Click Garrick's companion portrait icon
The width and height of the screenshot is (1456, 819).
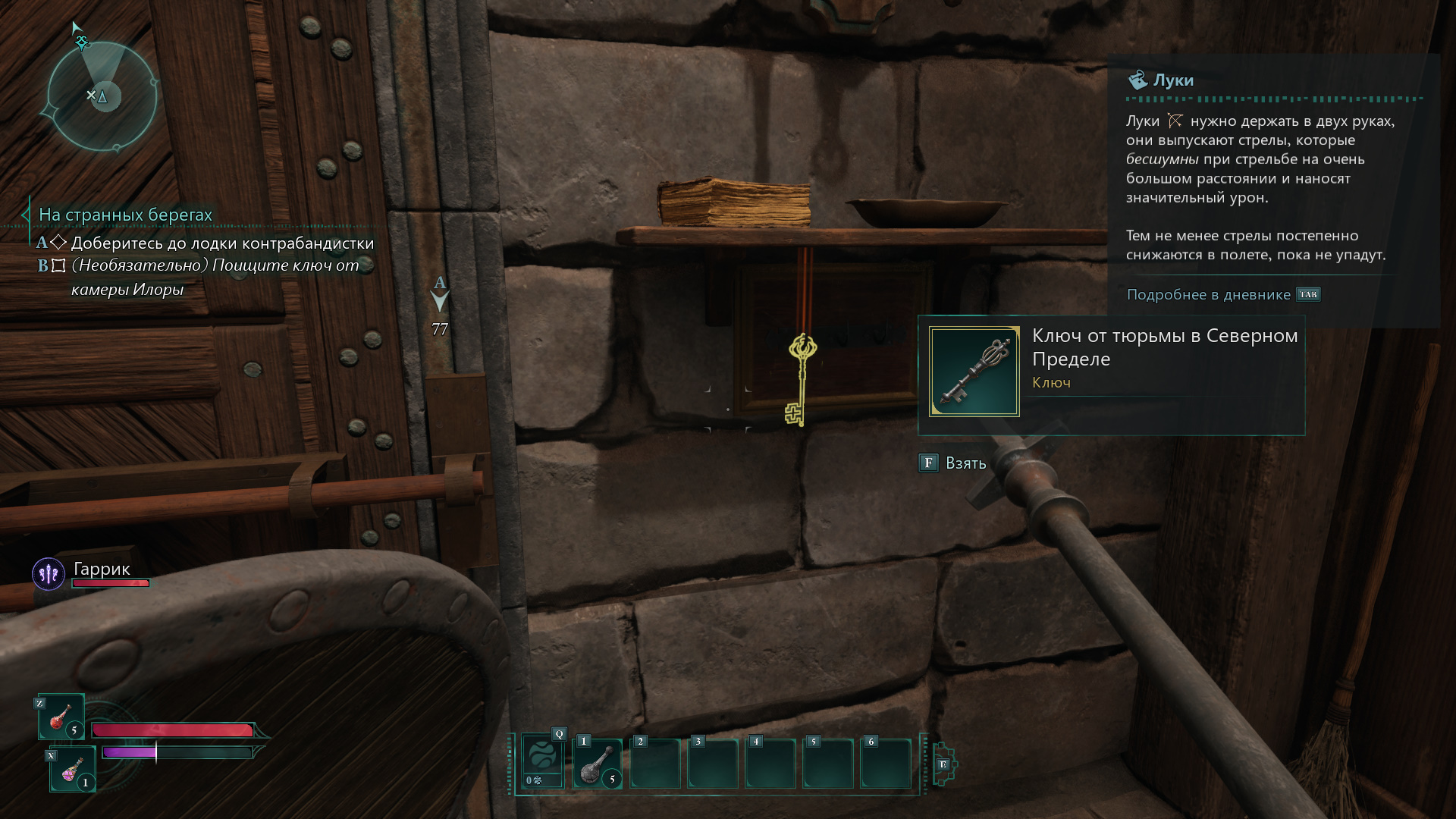(49, 574)
